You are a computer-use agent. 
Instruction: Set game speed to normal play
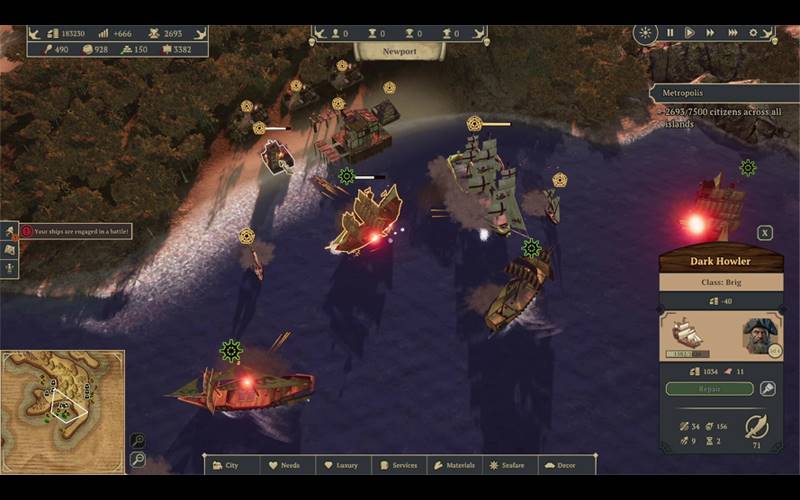(x=689, y=33)
